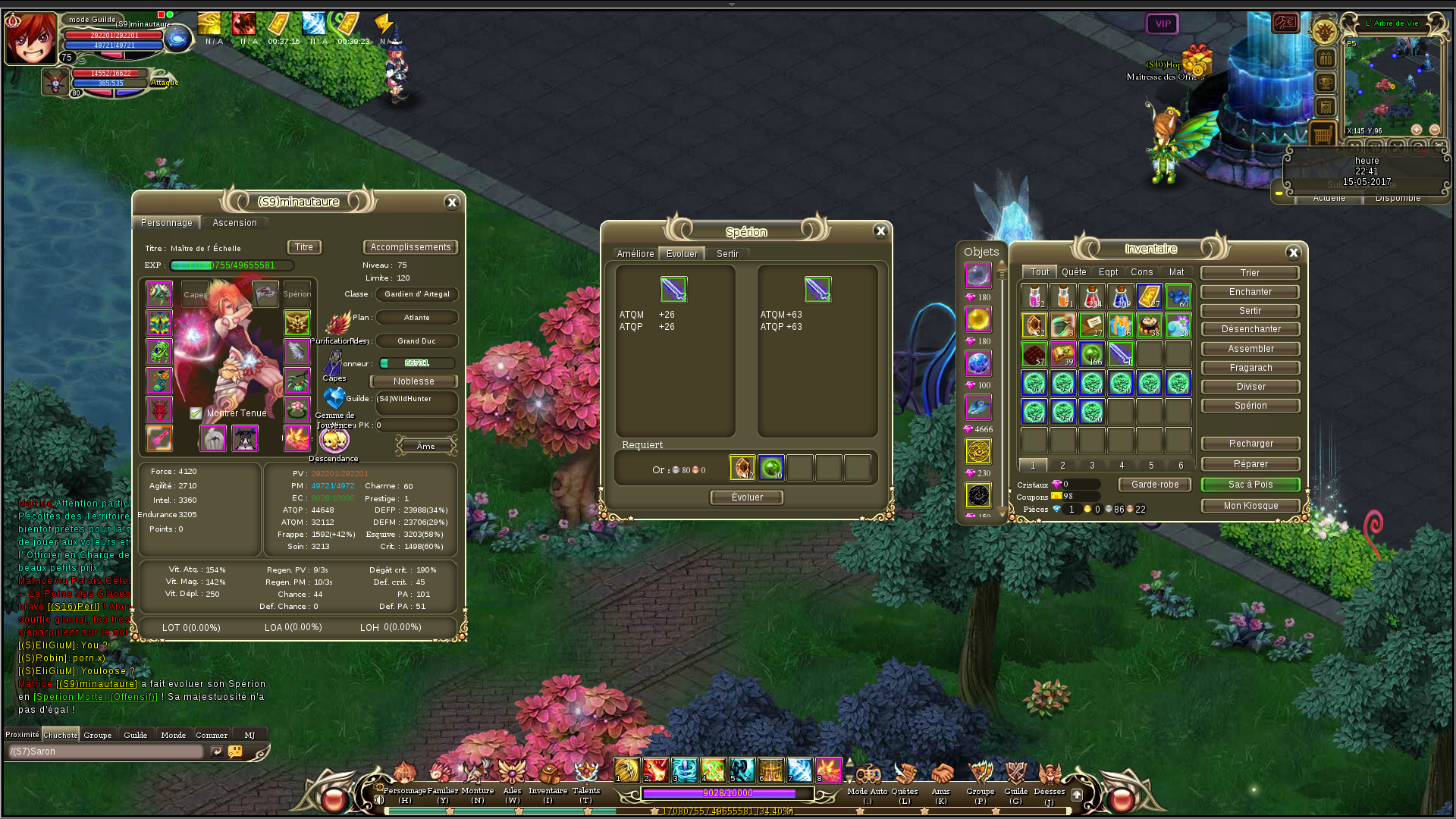Click the chat text input field
Viewport: 1456px width, 819px height.
tap(106, 752)
